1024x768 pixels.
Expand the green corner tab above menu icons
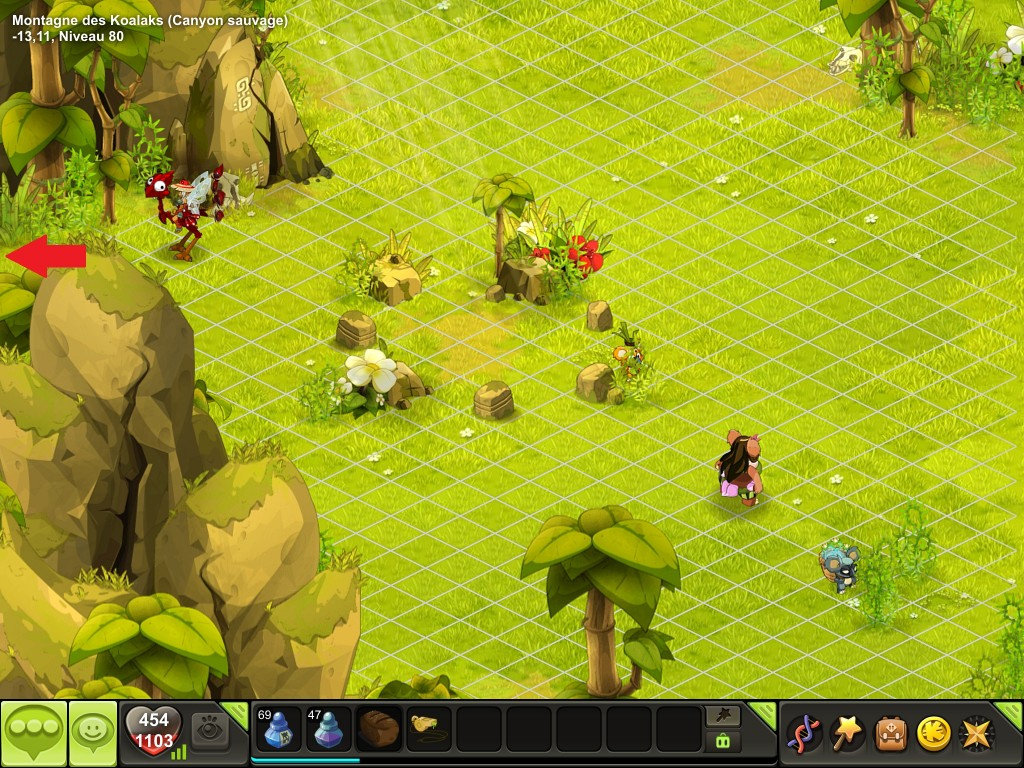pos(1010,714)
